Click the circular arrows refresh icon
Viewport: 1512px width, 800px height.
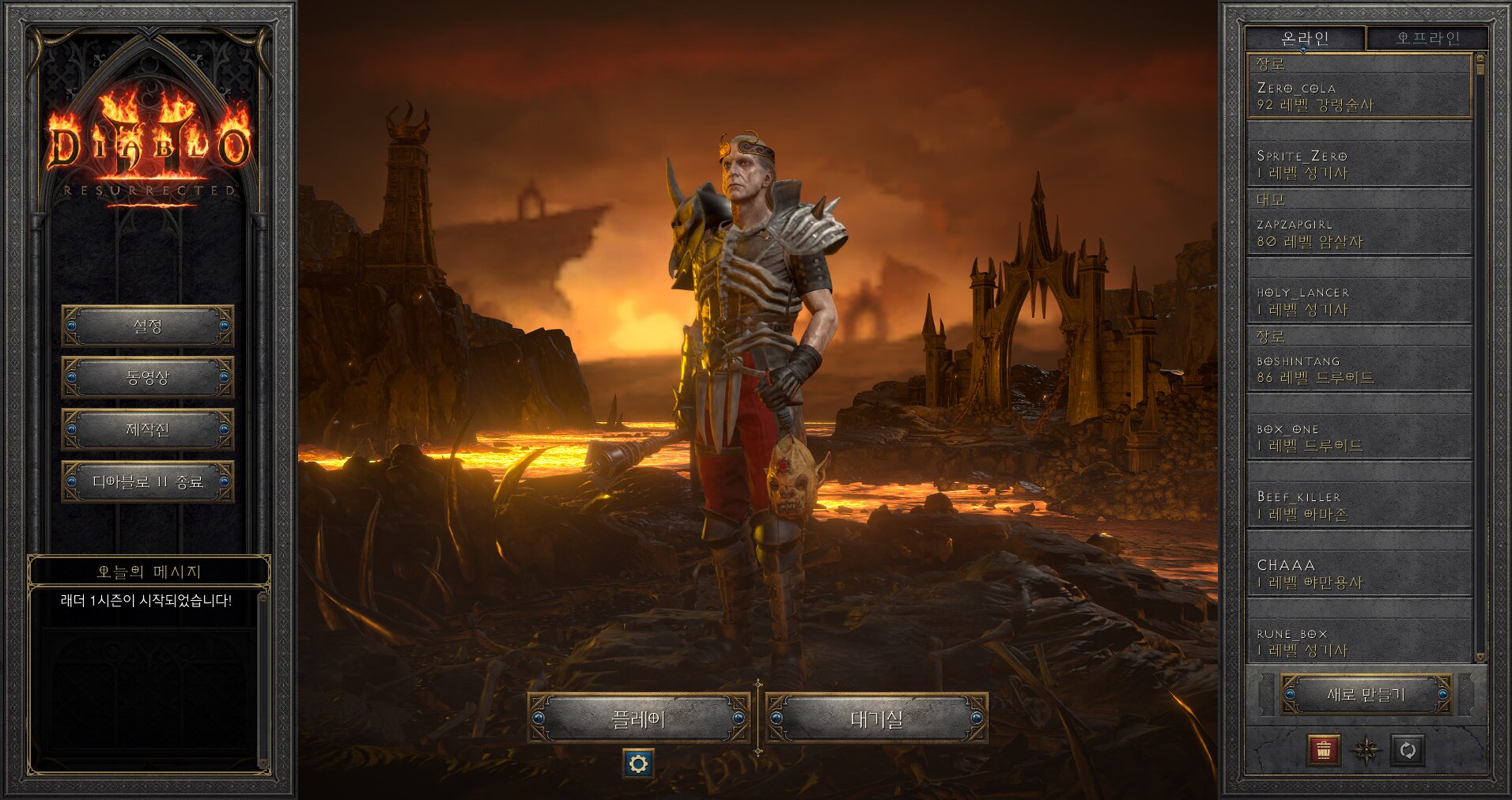click(x=1408, y=749)
